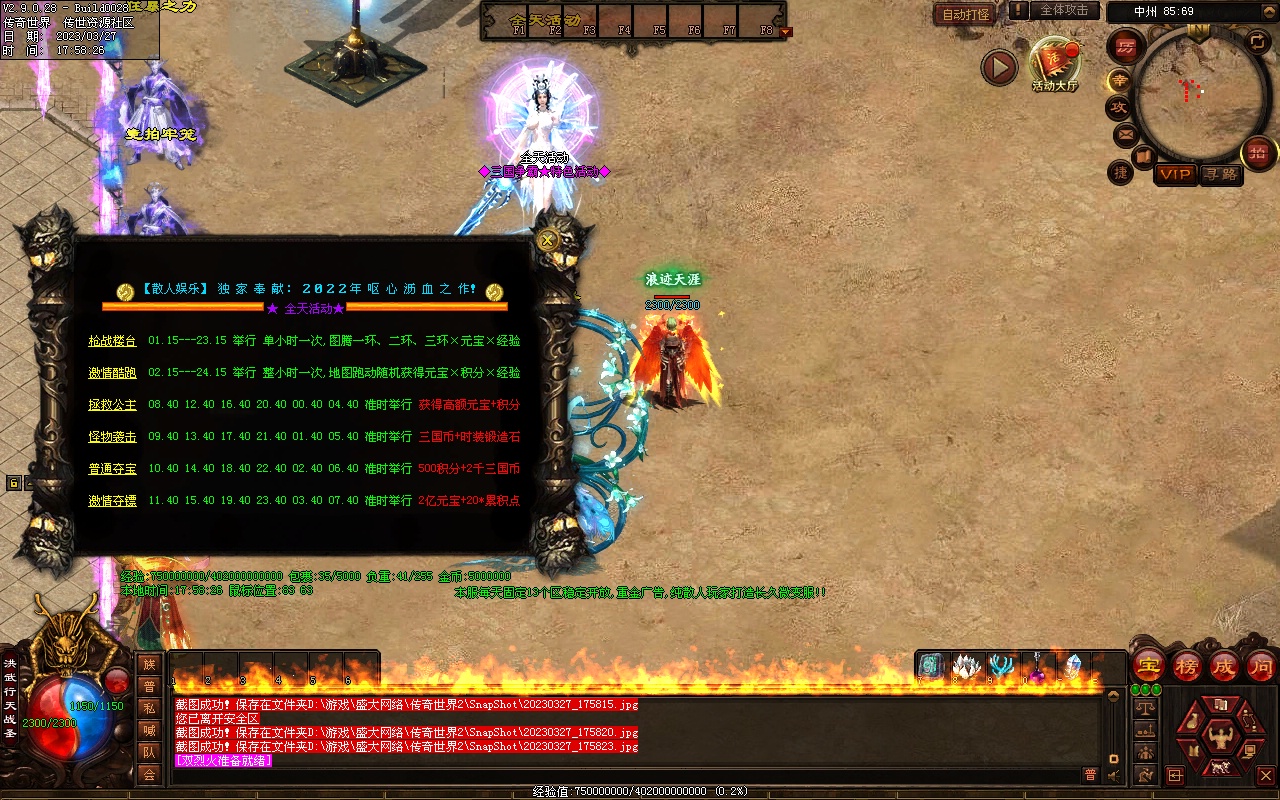The width and height of the screenshot is (1280, 800).
Task: Open the 怪物袭击 event link
Action: tap(112, 437)
